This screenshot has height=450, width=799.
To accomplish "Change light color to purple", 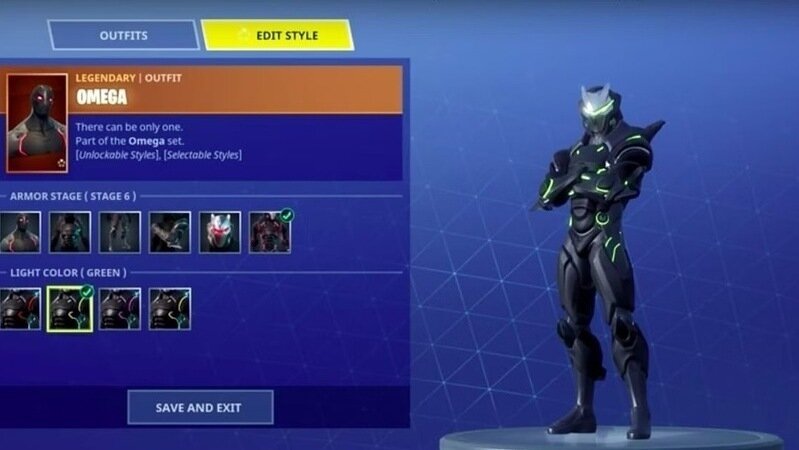I will pyautogui.click(x=120, y=309).
